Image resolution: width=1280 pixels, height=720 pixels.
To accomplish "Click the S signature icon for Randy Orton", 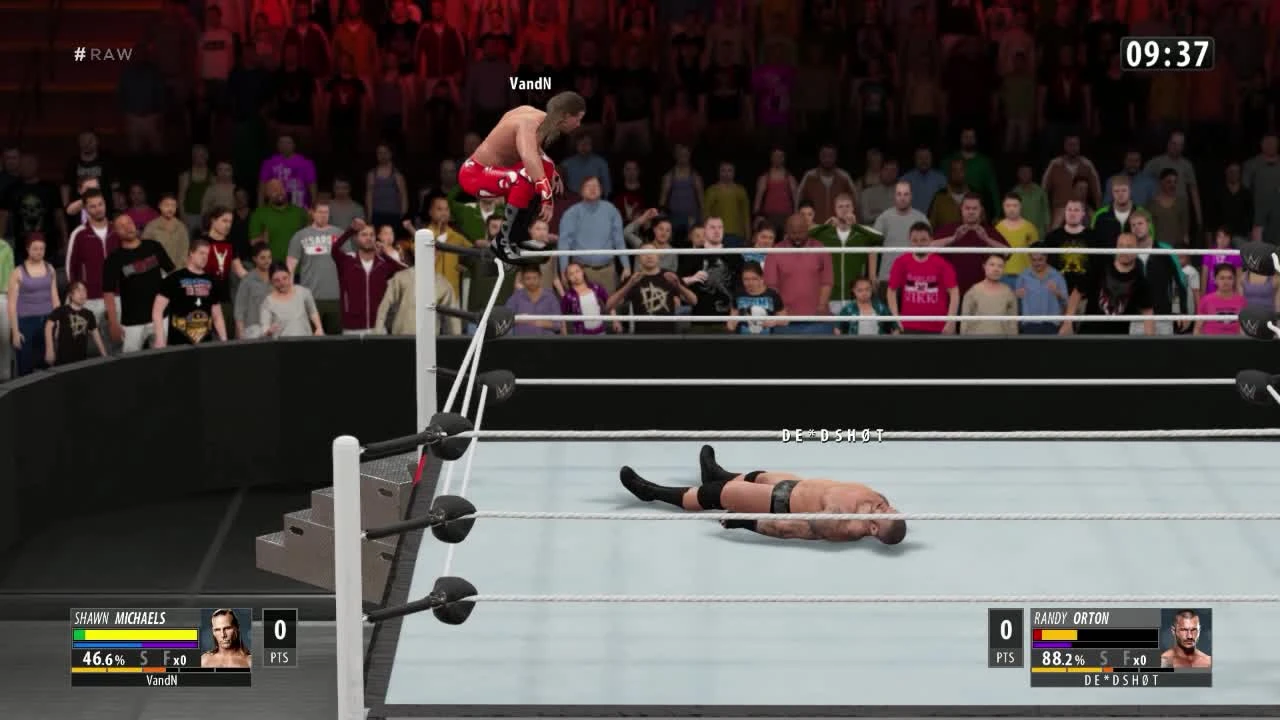I will point(1103,659).
